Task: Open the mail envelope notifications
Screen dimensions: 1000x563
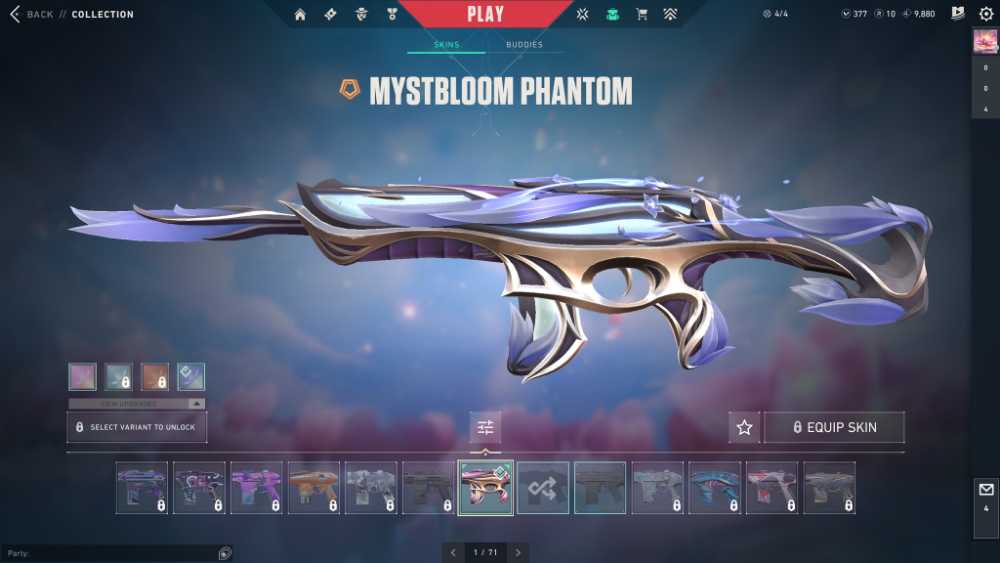Action: point(985,490)
